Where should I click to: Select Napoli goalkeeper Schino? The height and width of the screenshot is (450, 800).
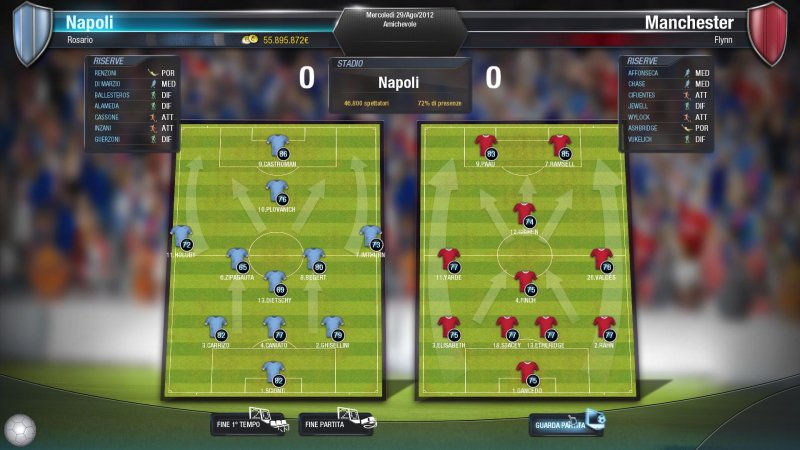[274, 374]
